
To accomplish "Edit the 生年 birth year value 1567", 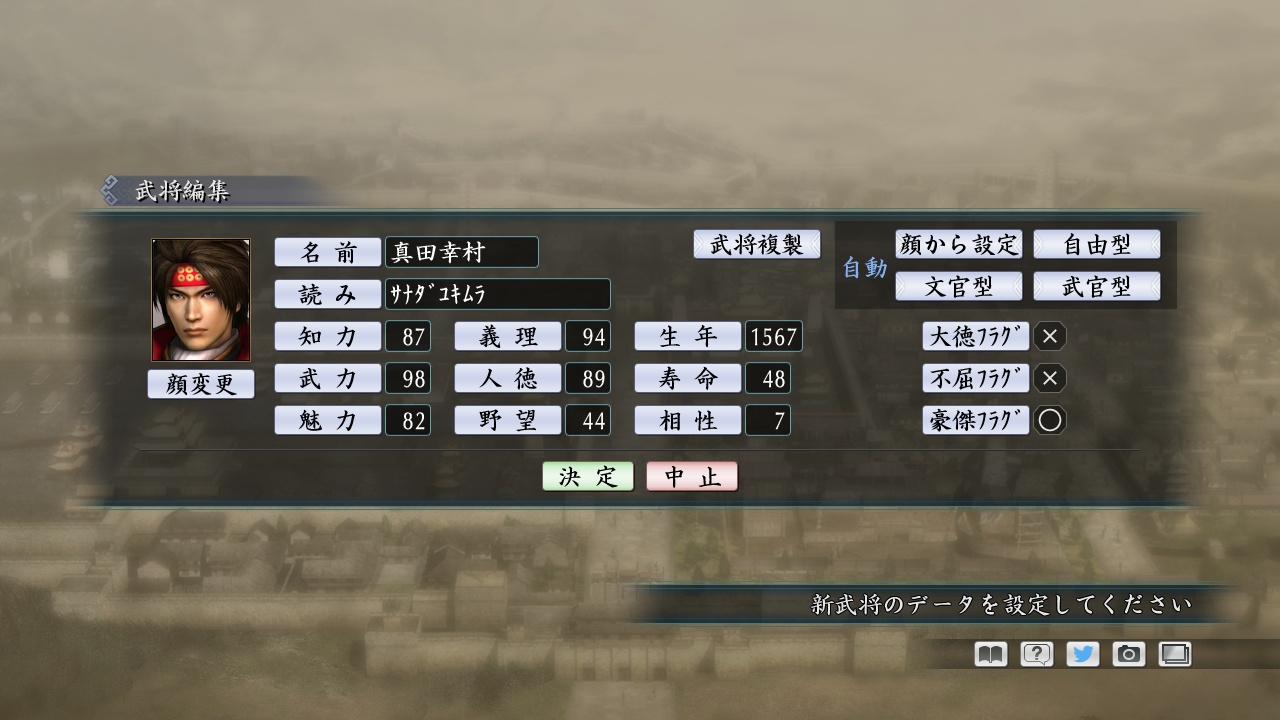I will pos(772,337).
